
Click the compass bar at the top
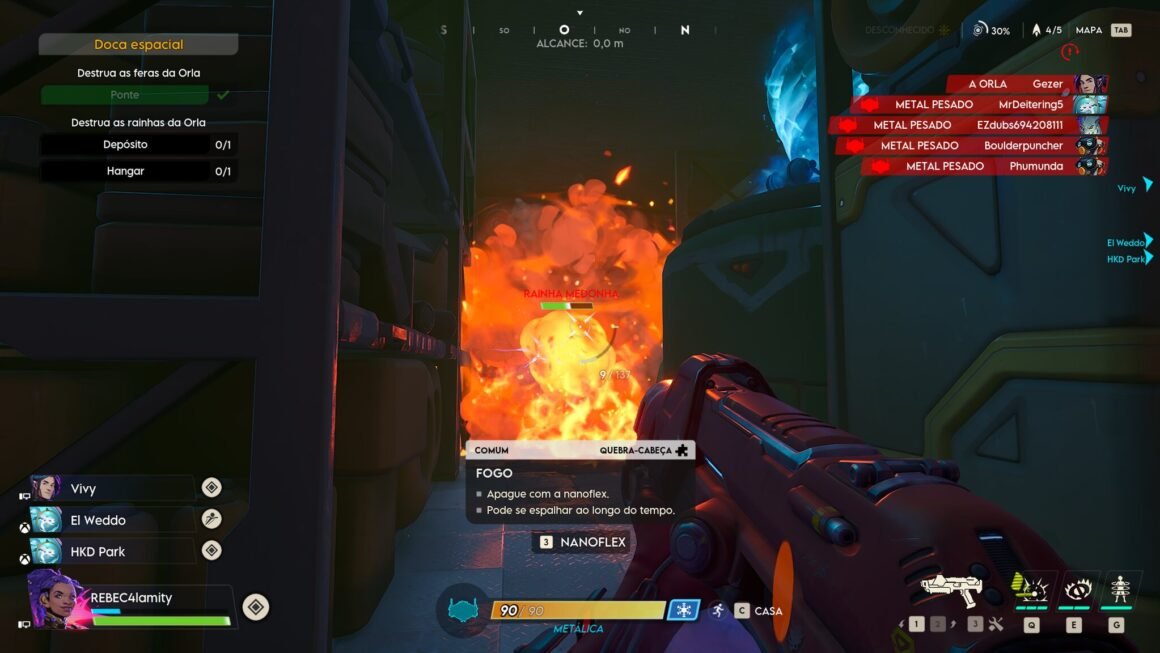click(x=564, y=30)
